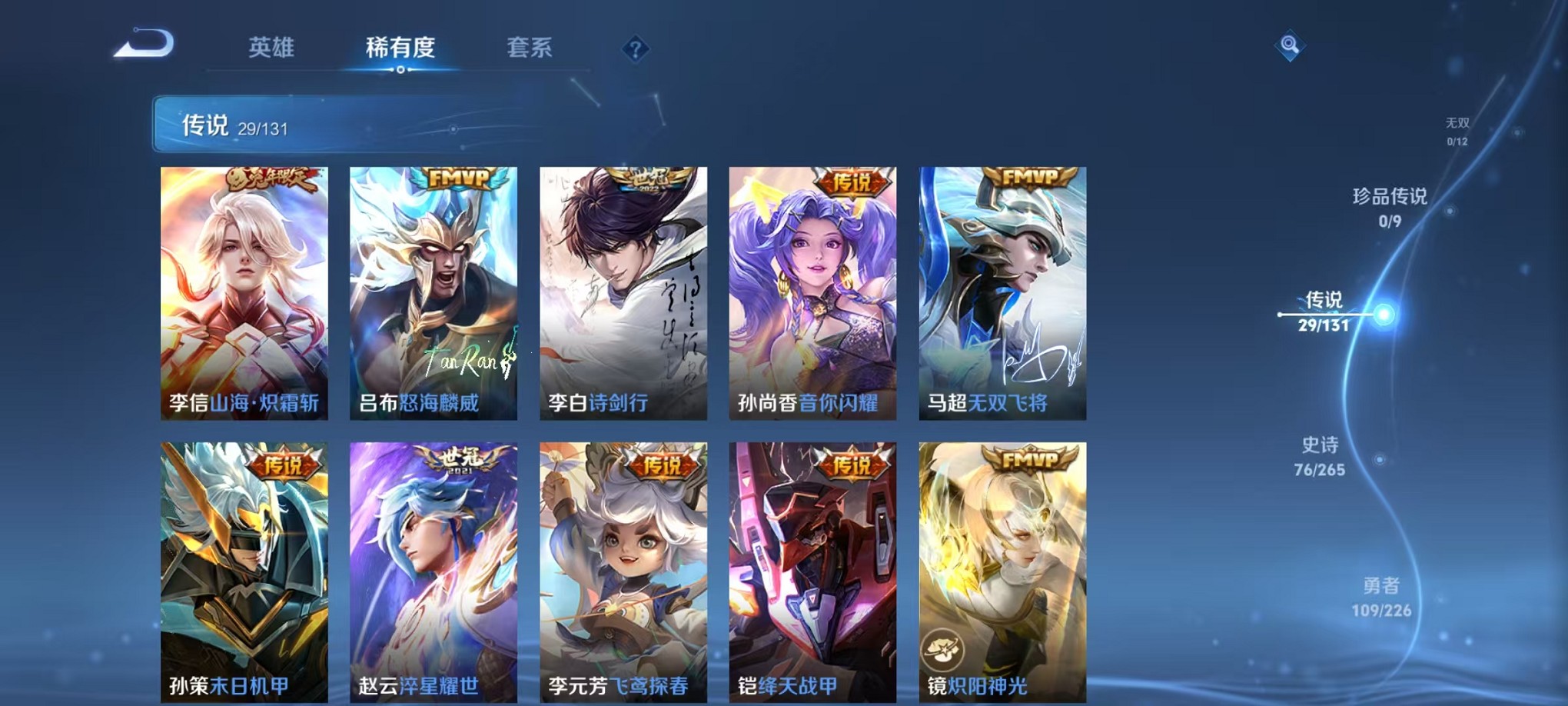Open search via the magnifier icon top right
Image resolution: width=1568 pixels, height=706 pixels.
(x=1291, y=44)
